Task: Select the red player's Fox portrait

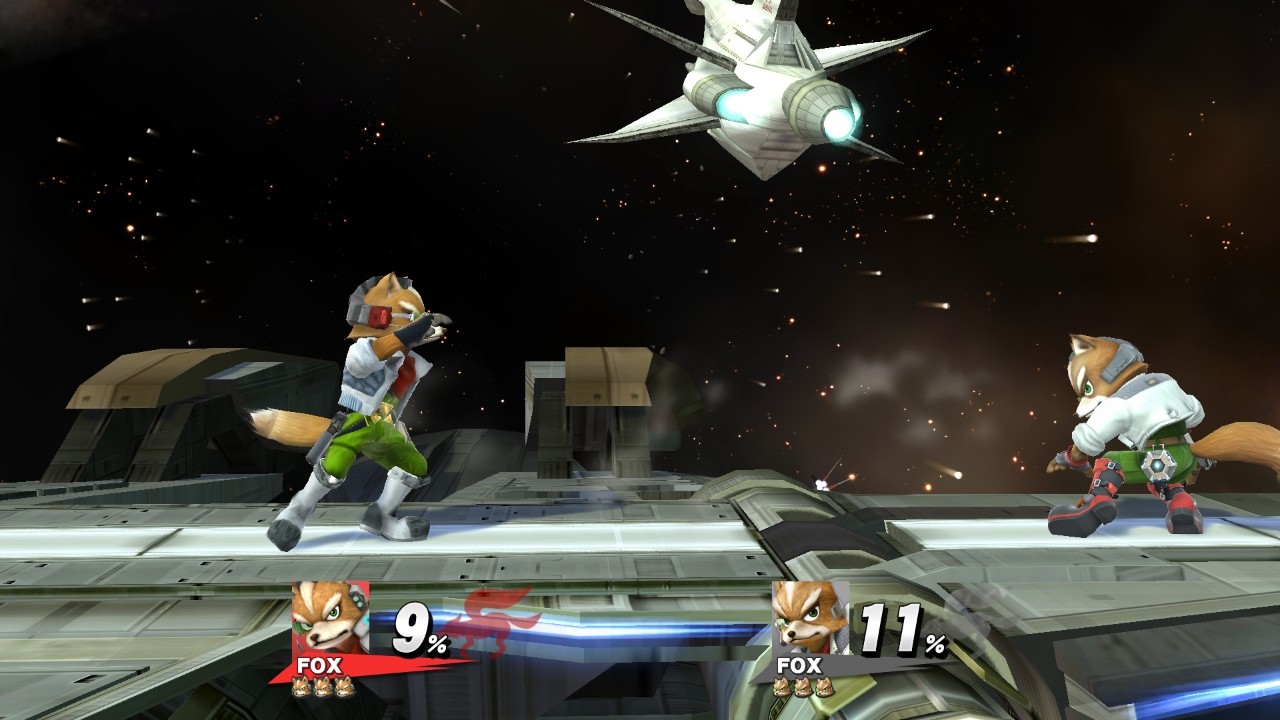Action: click(330, 617)
